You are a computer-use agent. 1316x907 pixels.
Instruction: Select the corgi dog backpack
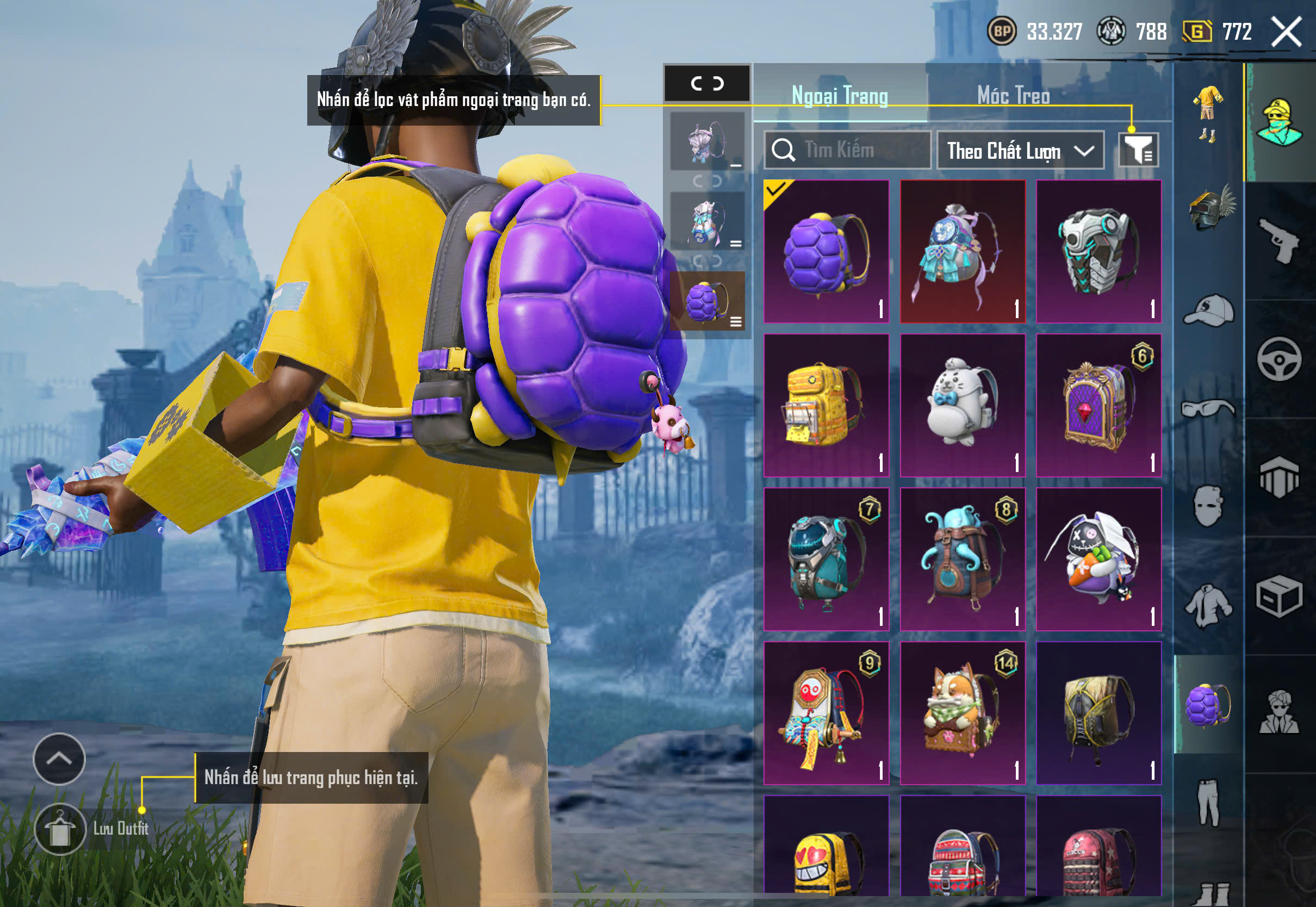[962, 713]
